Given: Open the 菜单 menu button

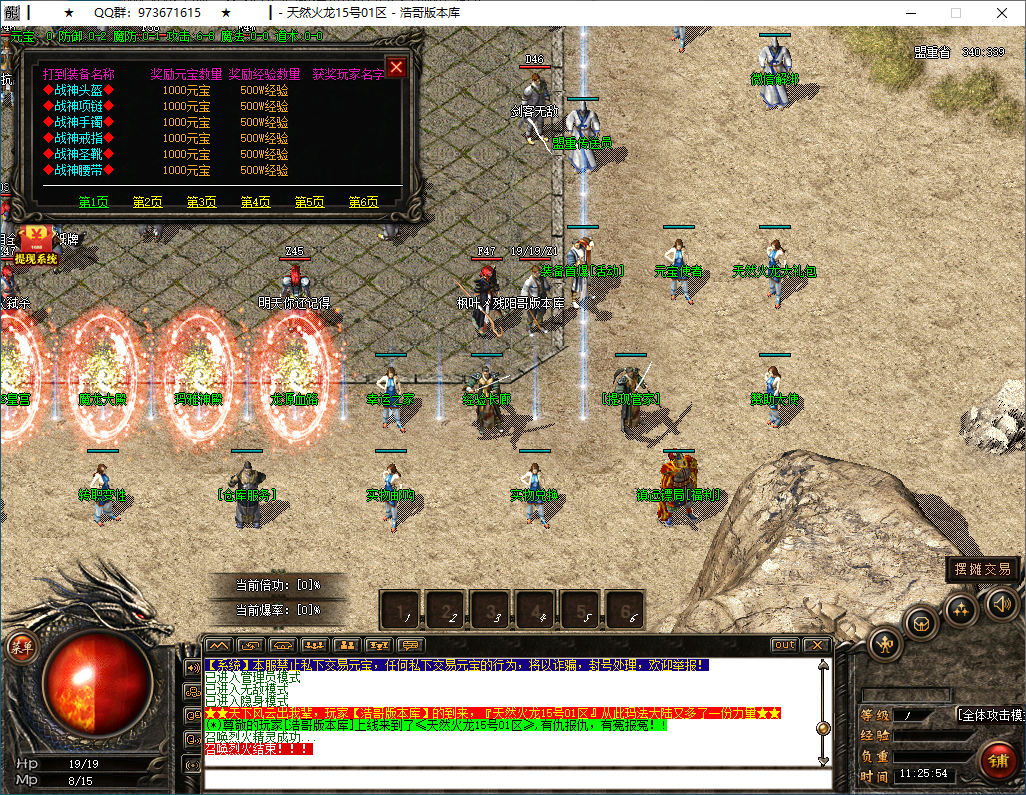Looking at the screenshot, I should (21, 646).
